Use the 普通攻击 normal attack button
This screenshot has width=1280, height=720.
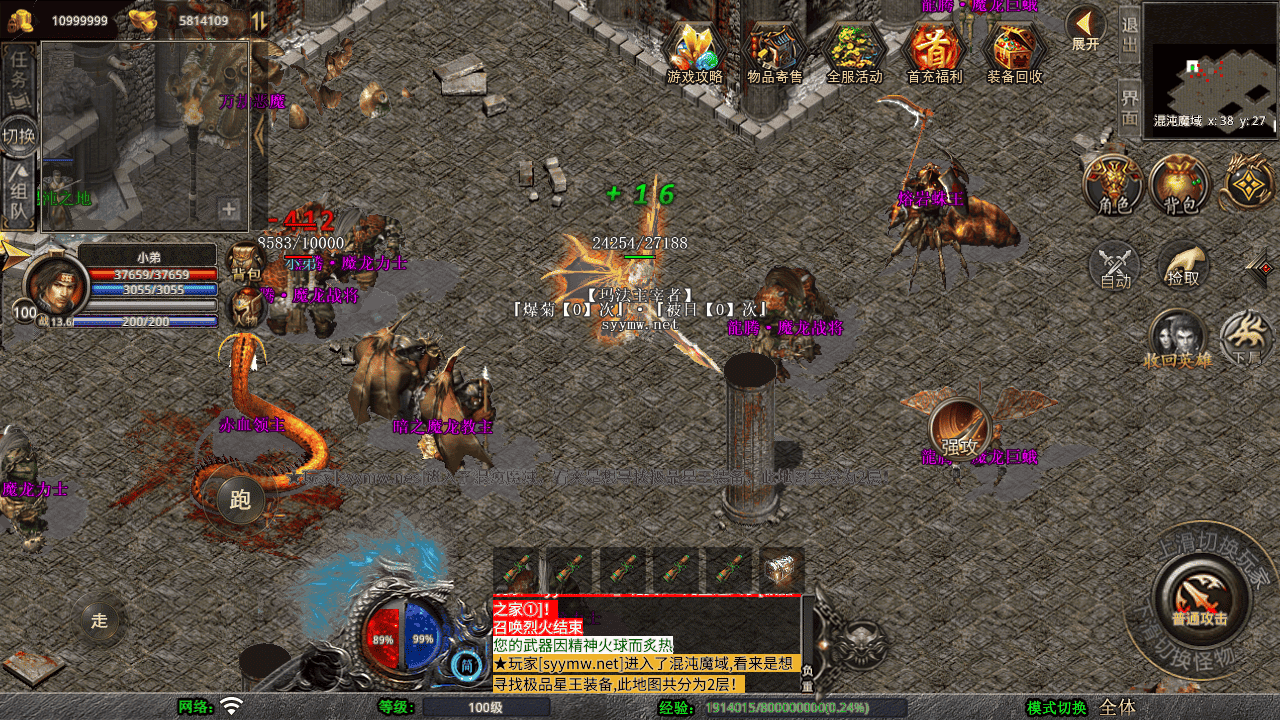click(1199, 600)
